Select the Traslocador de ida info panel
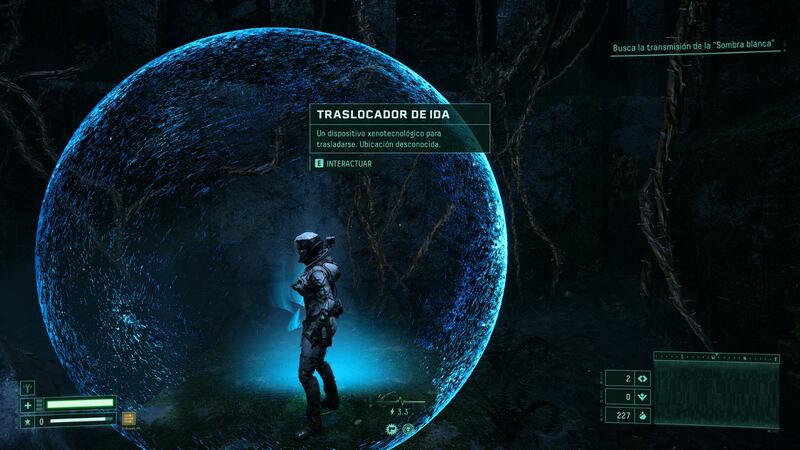800x450 pixels. tap(399, 128)
